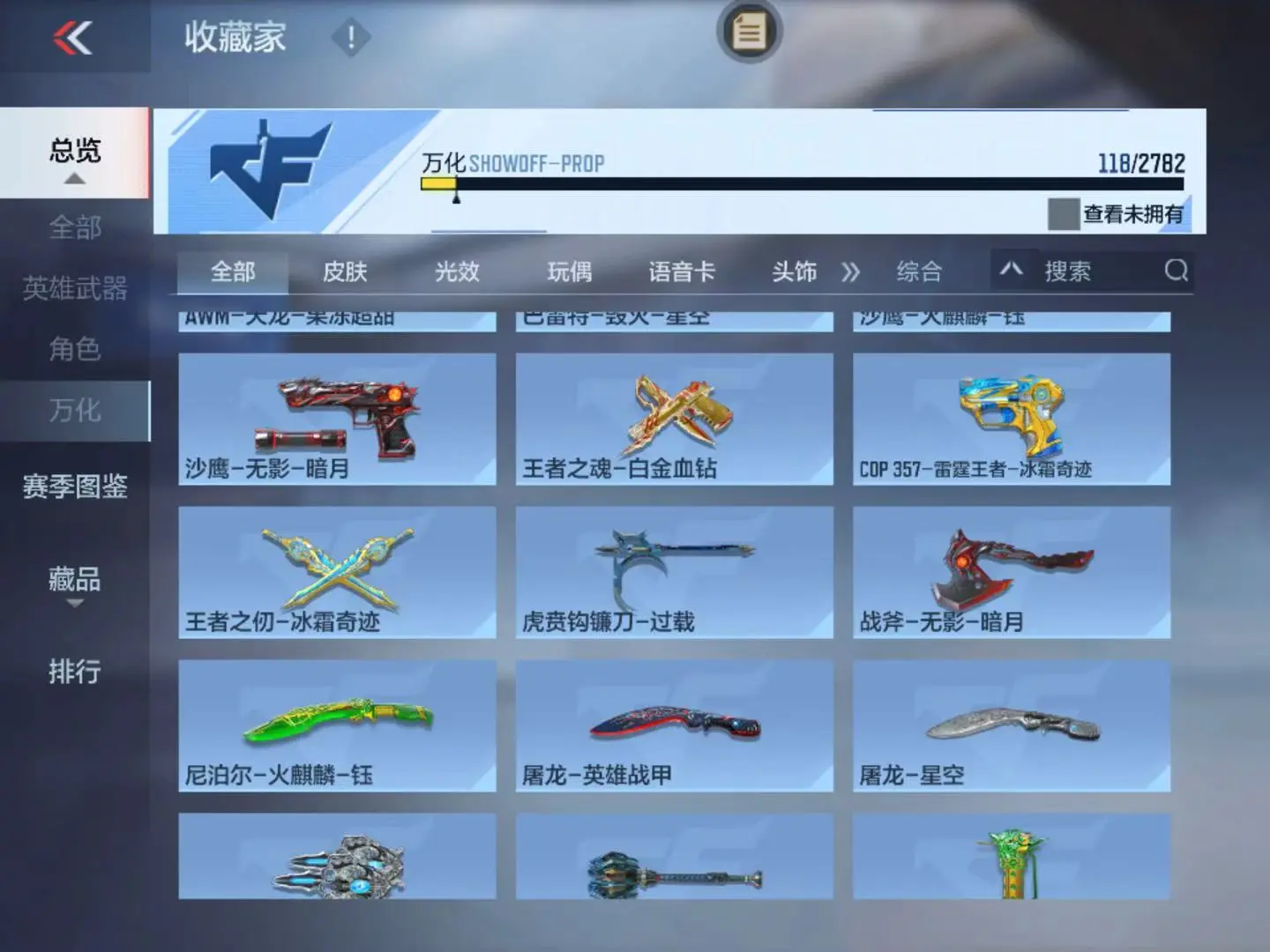Switch to the 光效 tab
1270x952 pixels.
pyautogui.click(x=457, y=271)
